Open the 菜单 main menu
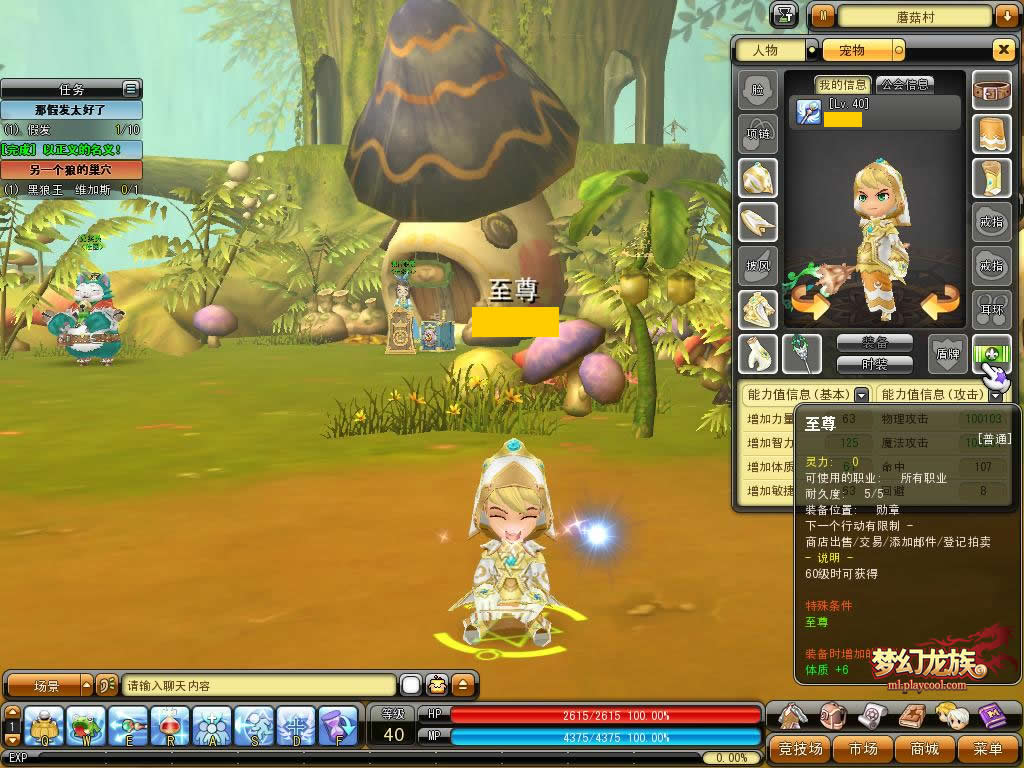The width and height of the screenshot is (1024, 768). click(x=987, y=748)
